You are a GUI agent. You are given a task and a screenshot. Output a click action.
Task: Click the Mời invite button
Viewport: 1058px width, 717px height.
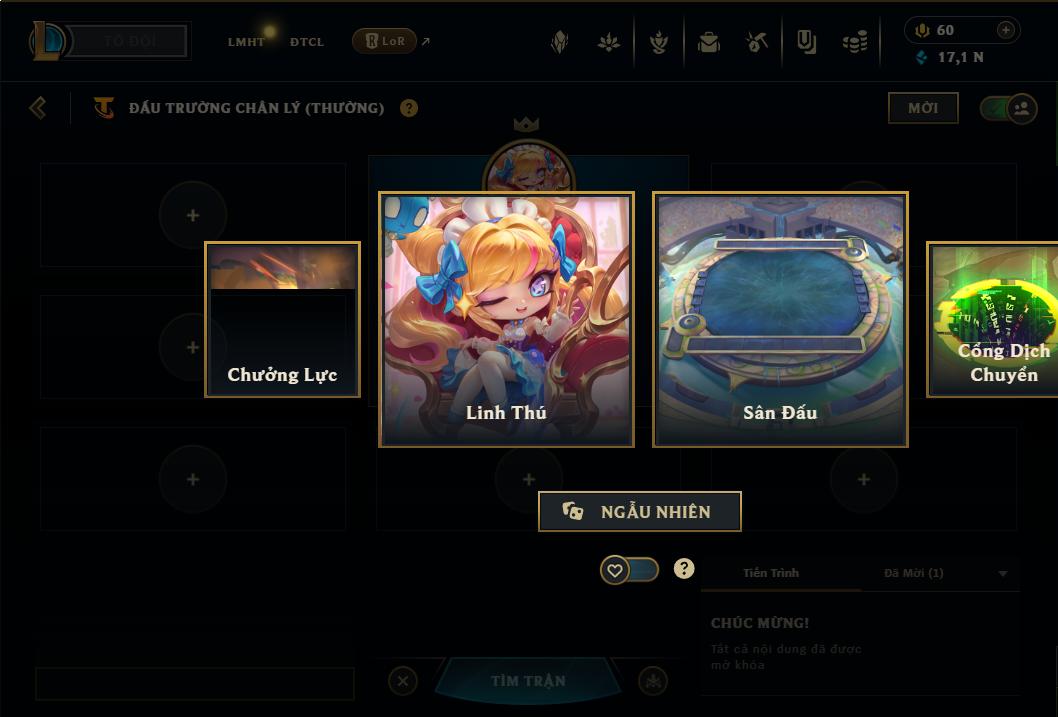923,108
